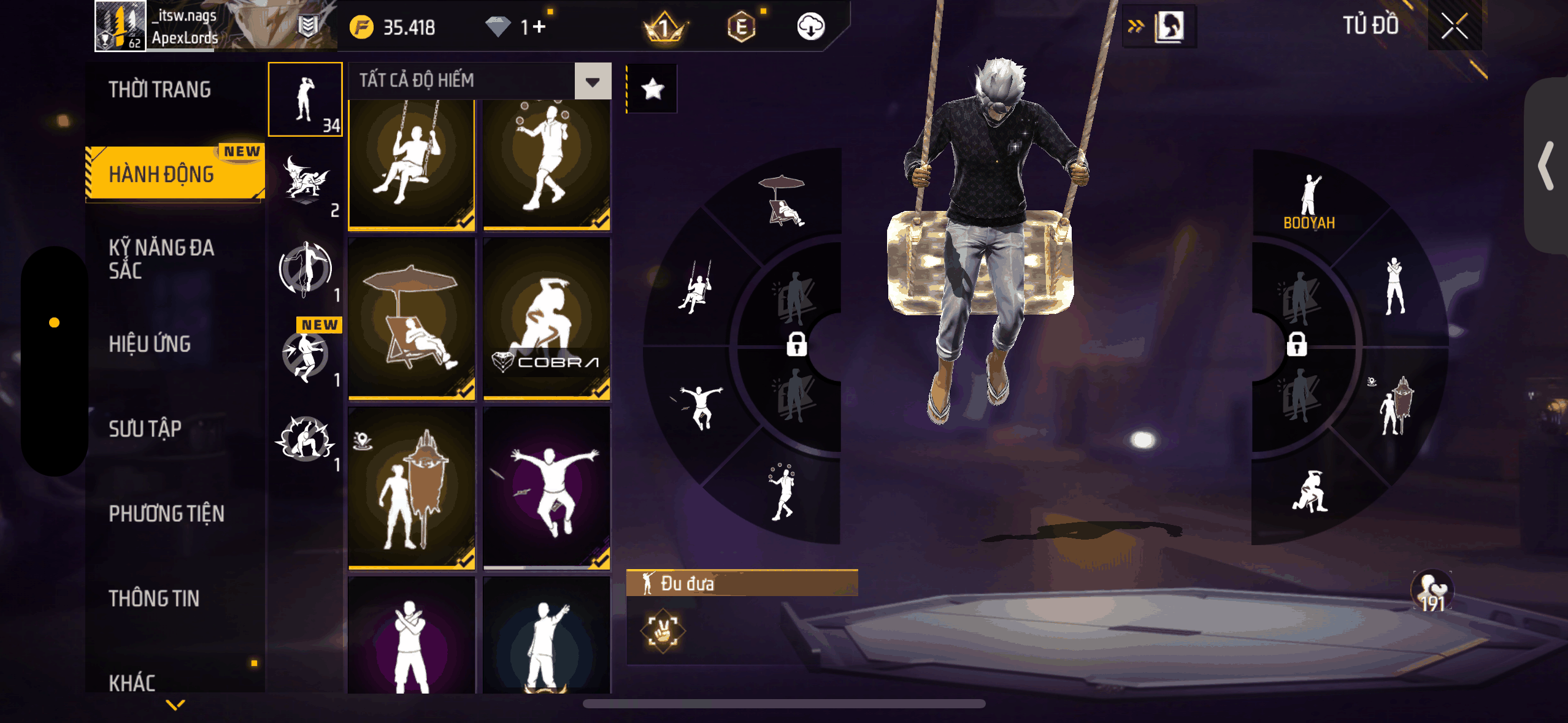Open the Thời Trang category
Image resolution: width=1568 pixels, height=723 pixels.
click(x=159, y=90)
